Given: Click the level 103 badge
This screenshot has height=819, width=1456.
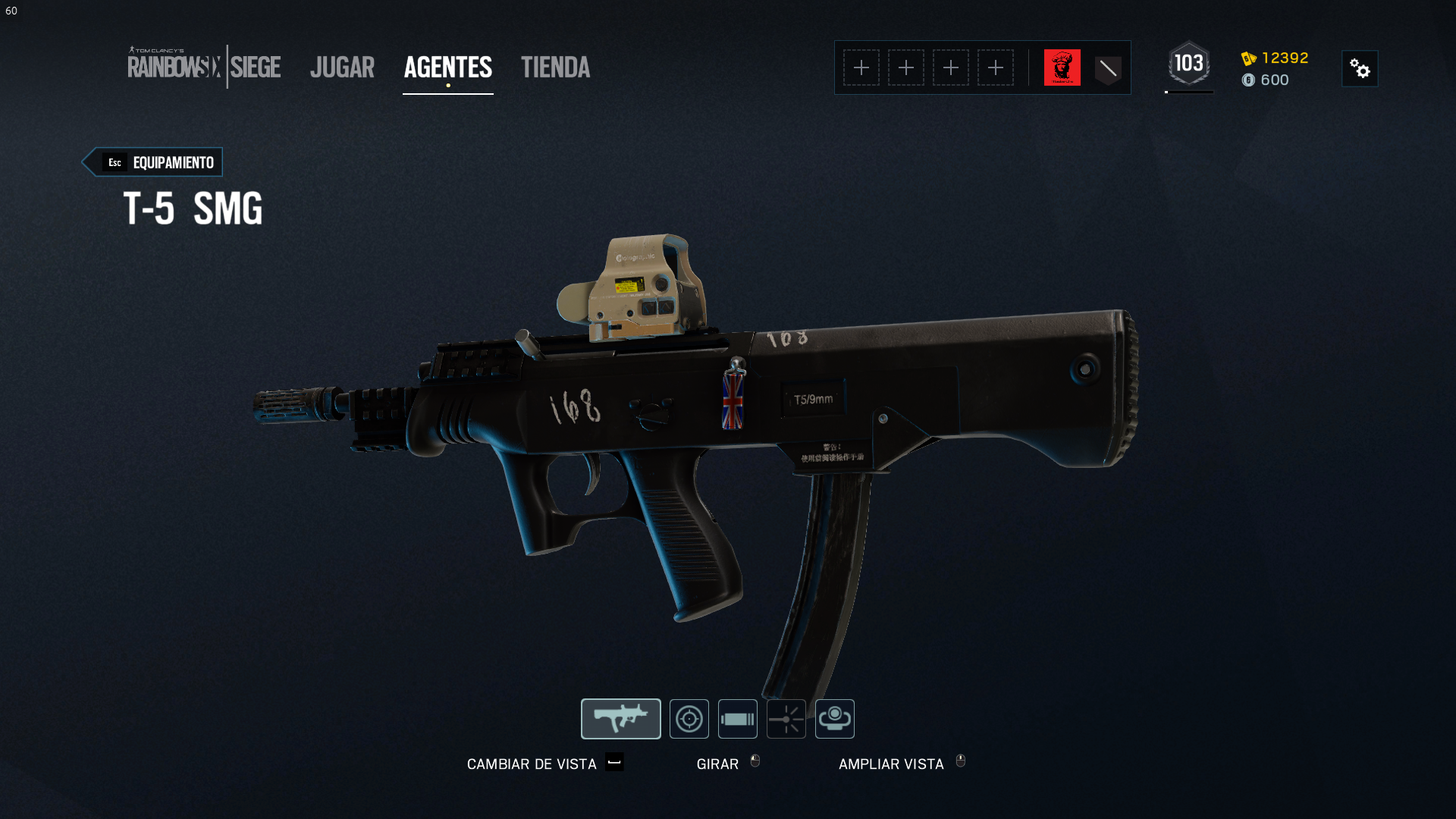Looking at the screenshot, I should coord(1188,64).
